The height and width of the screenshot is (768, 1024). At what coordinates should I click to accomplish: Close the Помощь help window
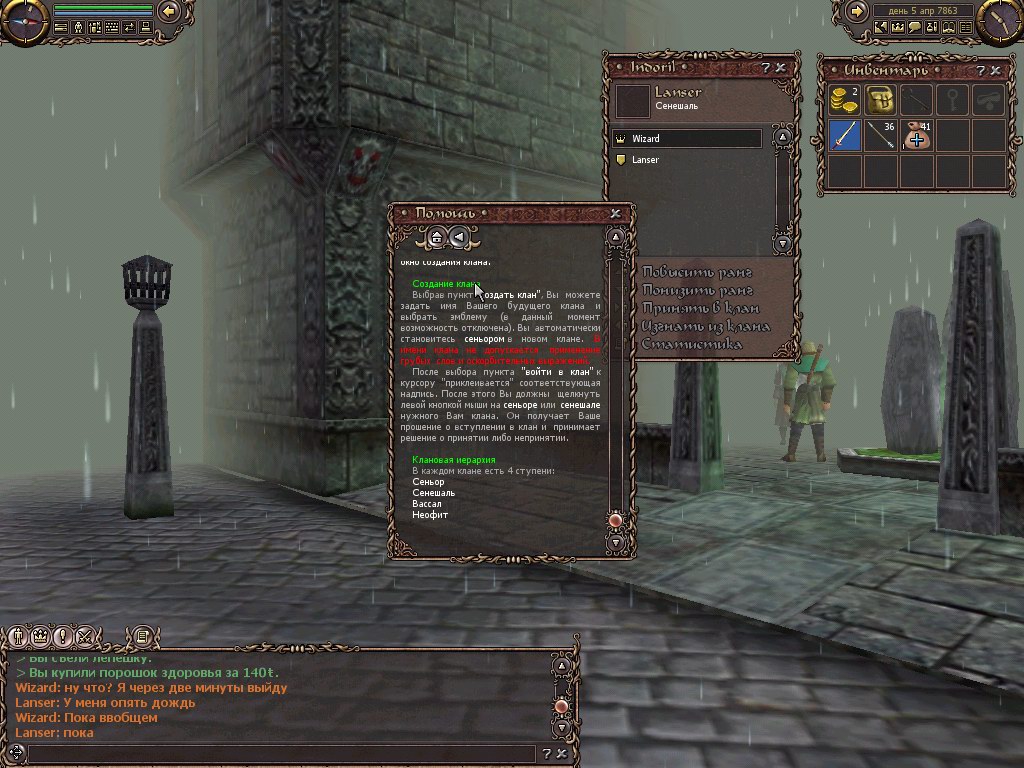coord(615,213)
